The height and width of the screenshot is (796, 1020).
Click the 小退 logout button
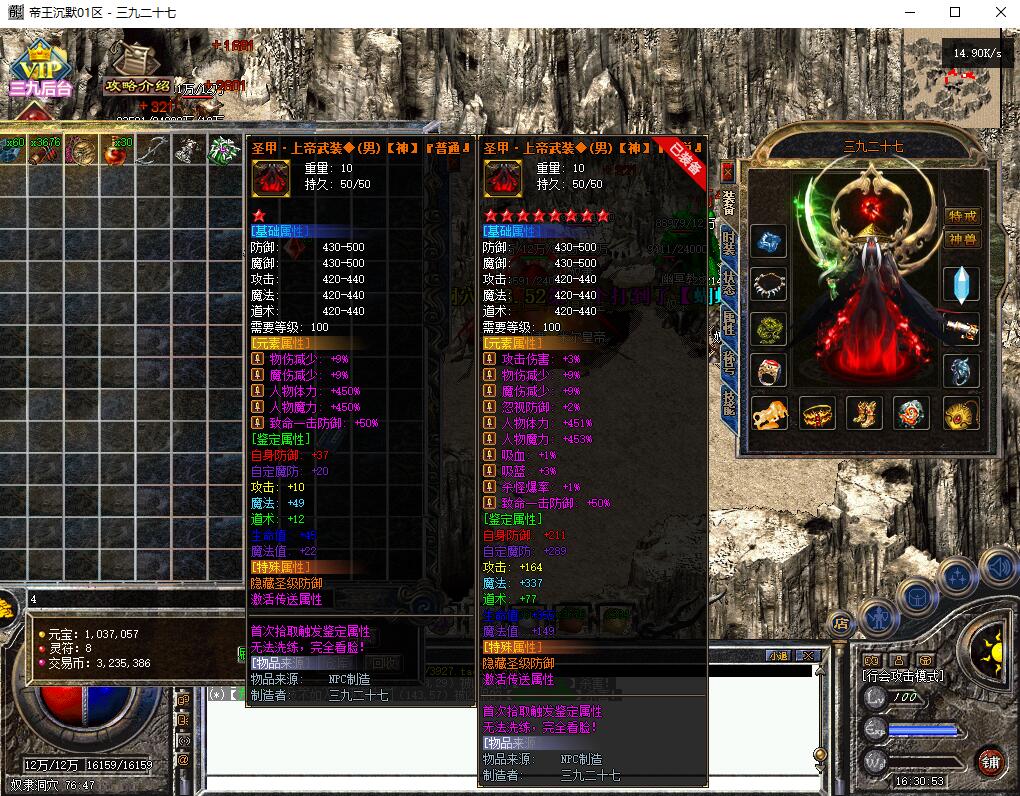pyautogui.click(x=778, y=656)
